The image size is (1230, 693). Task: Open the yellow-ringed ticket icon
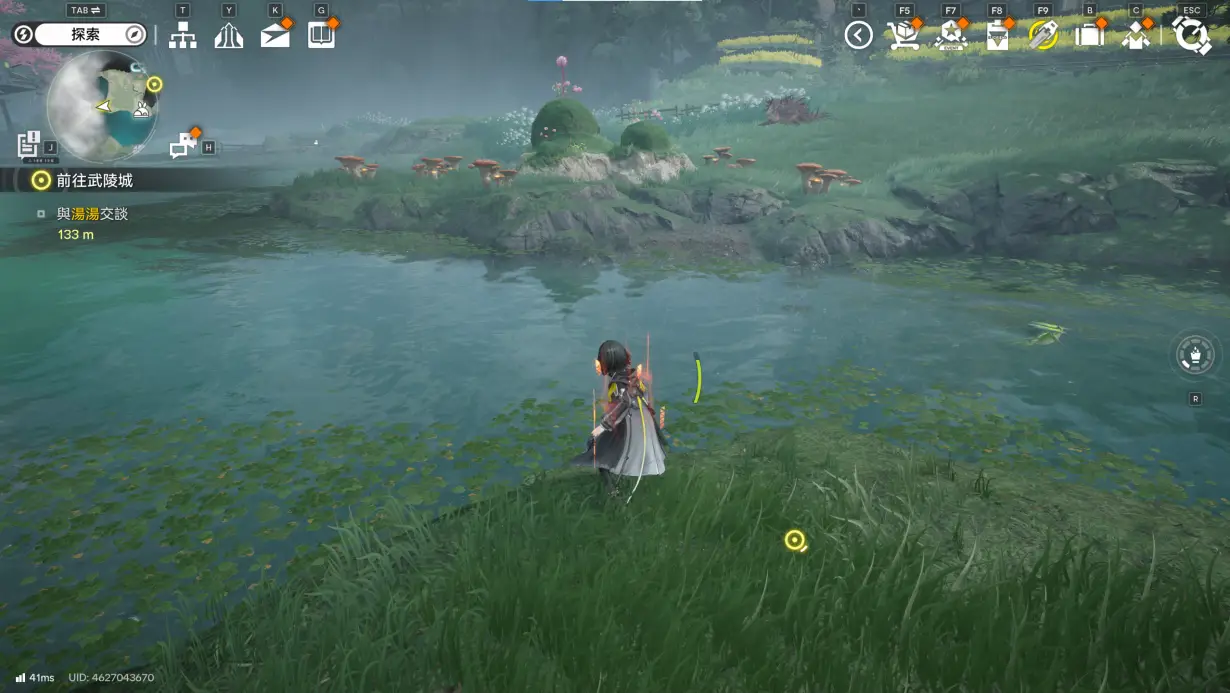click(1043, 36)
